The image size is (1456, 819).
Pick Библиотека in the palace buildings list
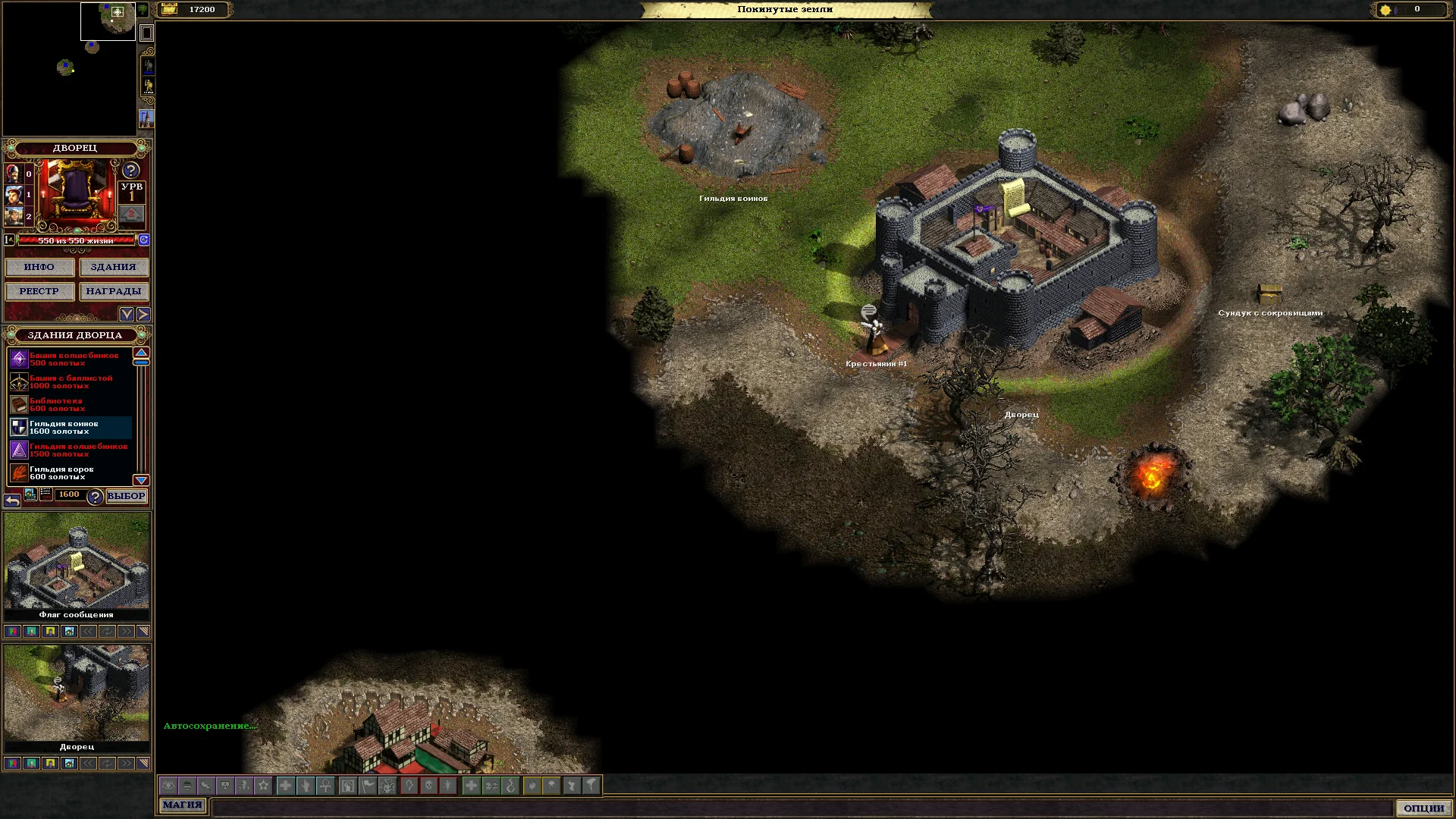pyautogui.click(x=70, y=405)
